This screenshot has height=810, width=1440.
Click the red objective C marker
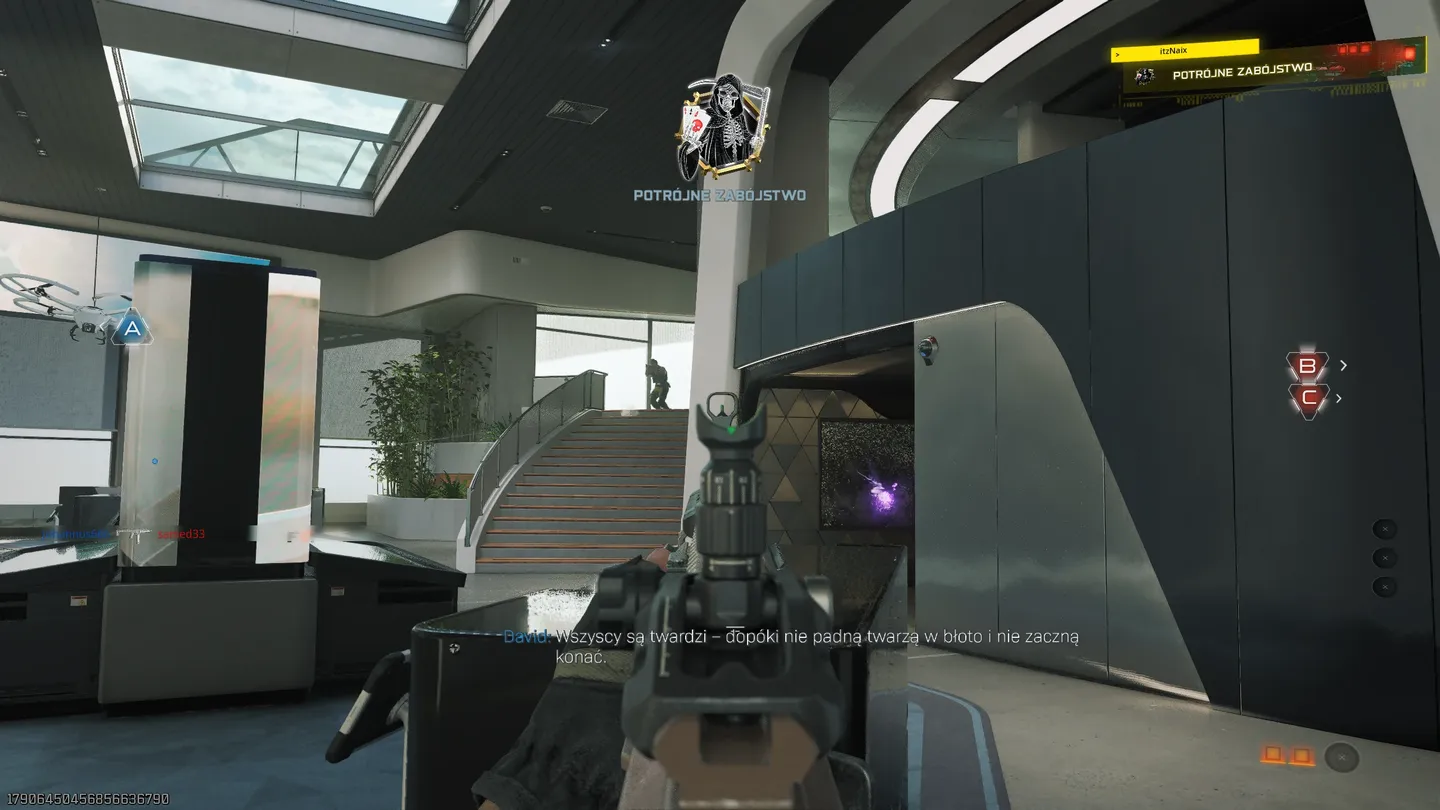(1308, 397)
